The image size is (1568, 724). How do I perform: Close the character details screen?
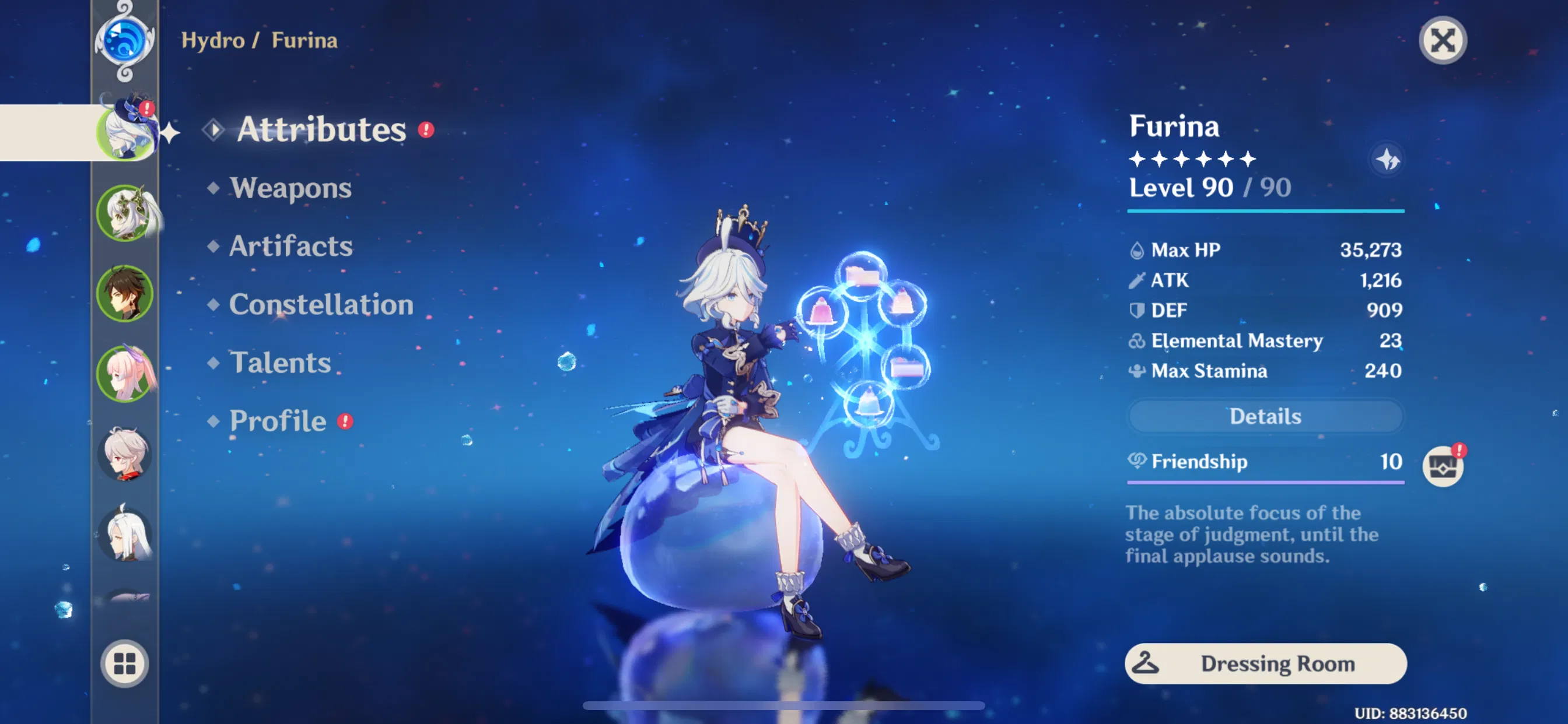click(x=1444, y=41)
